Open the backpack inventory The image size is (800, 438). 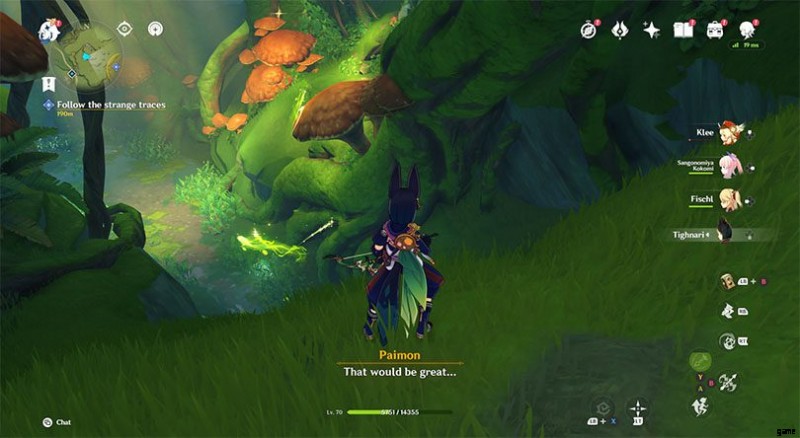(x=715, y=30)
